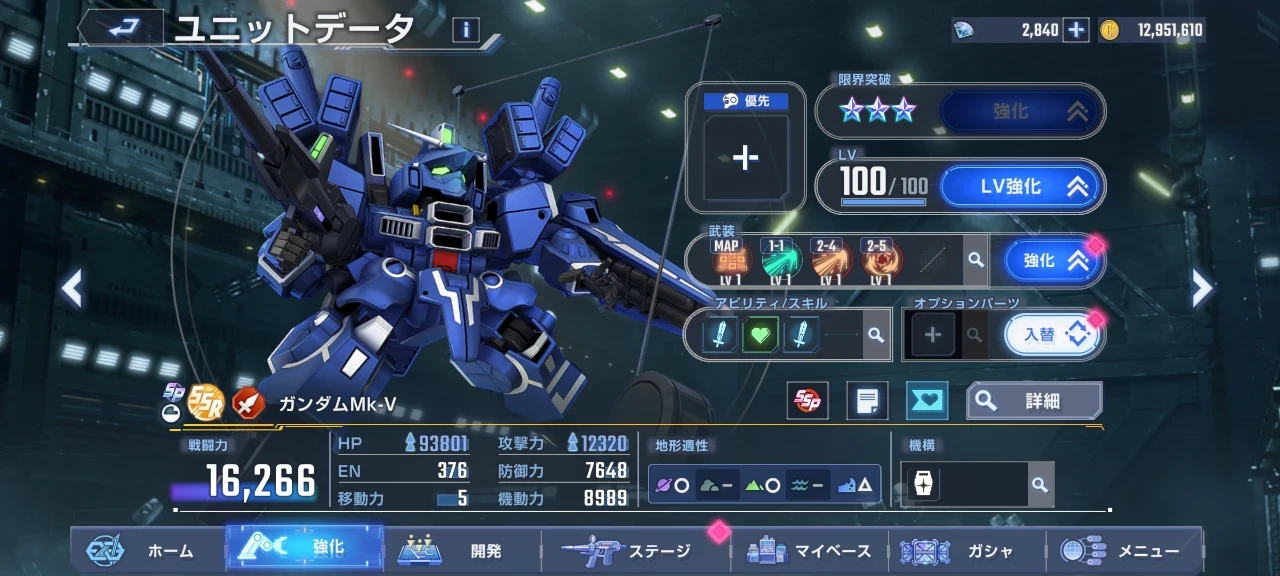Add more diamonds with the plus button
Screen dimensions: 1280x576
(x=1076, y=30)
